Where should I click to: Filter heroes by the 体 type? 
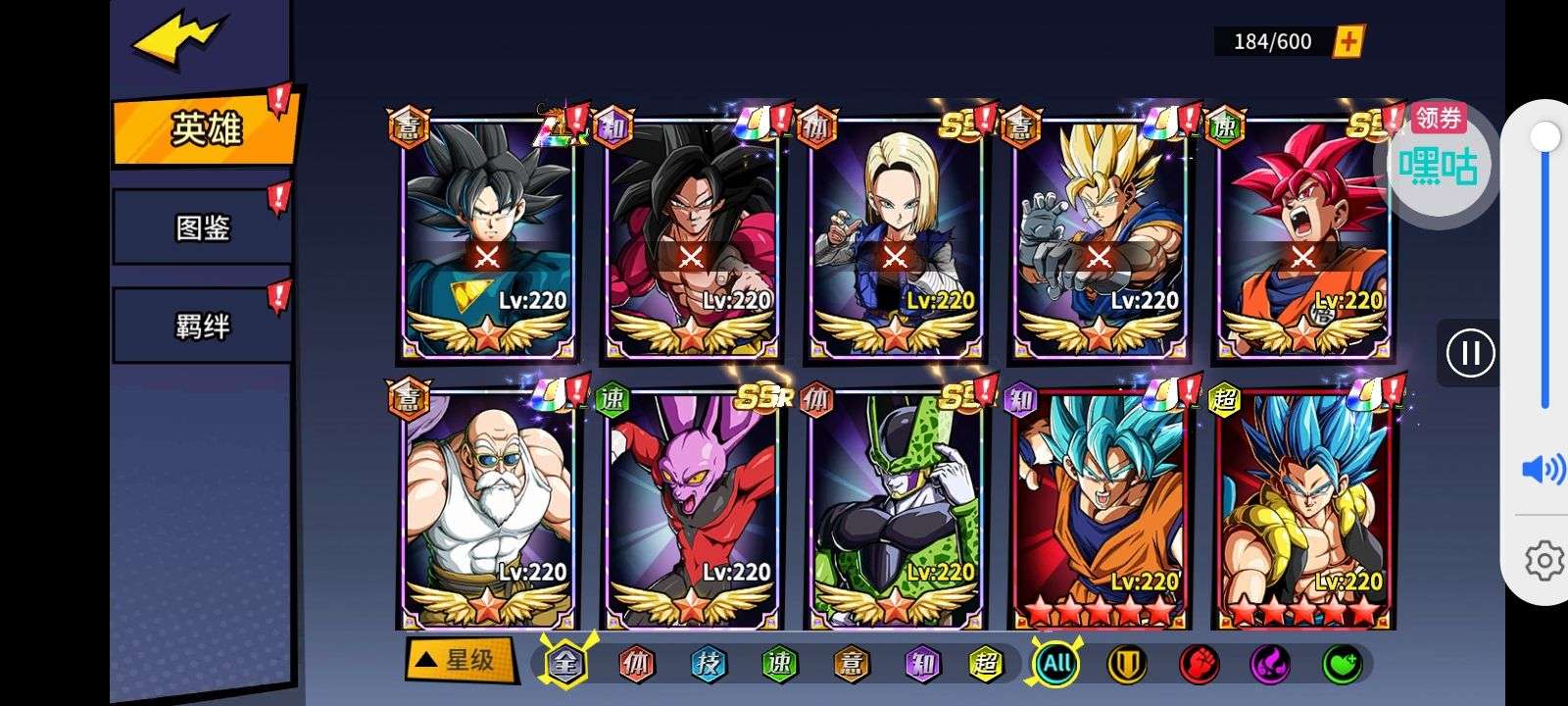point(636,665)
